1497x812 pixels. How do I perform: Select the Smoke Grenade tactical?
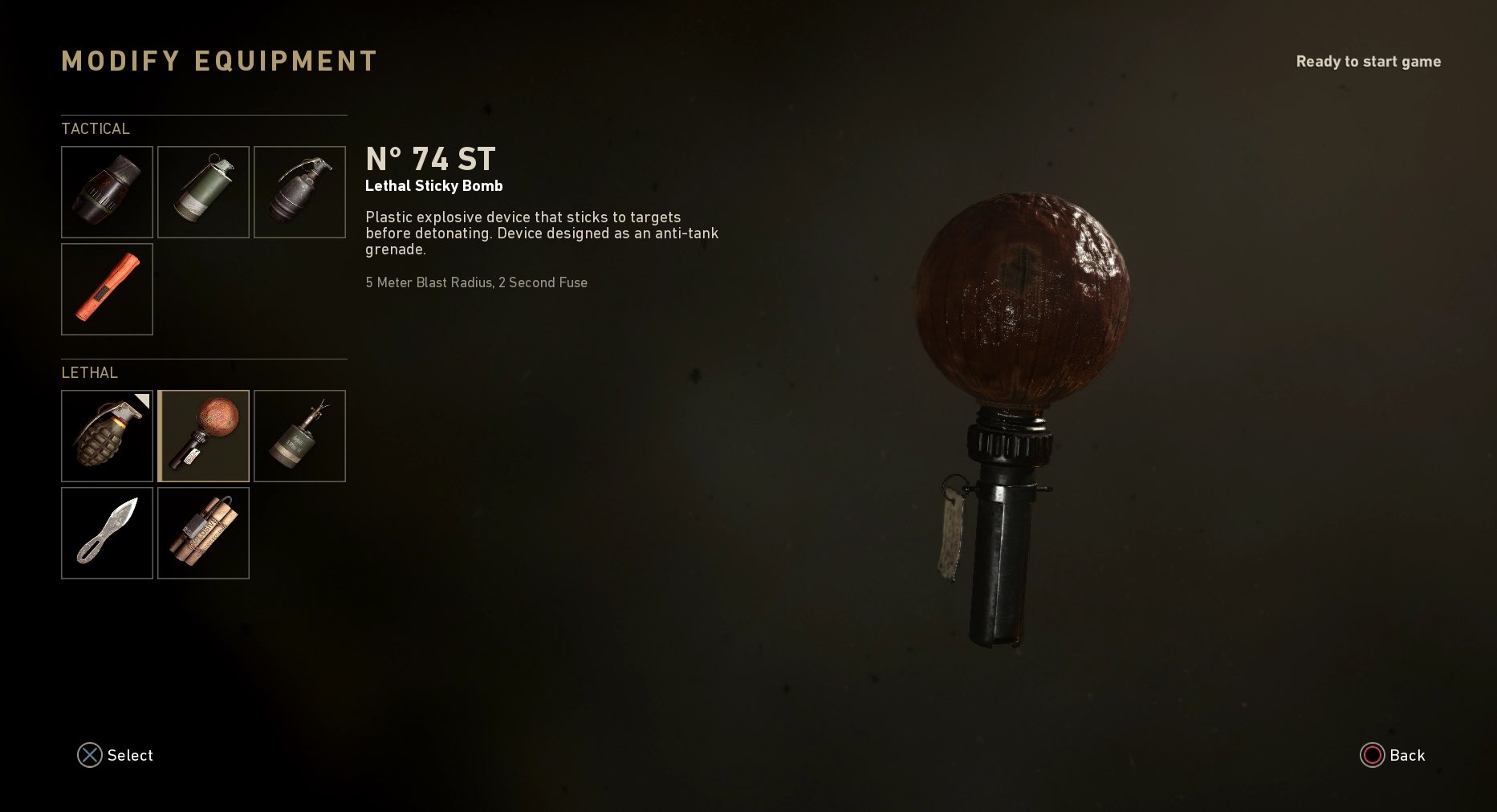203,192
